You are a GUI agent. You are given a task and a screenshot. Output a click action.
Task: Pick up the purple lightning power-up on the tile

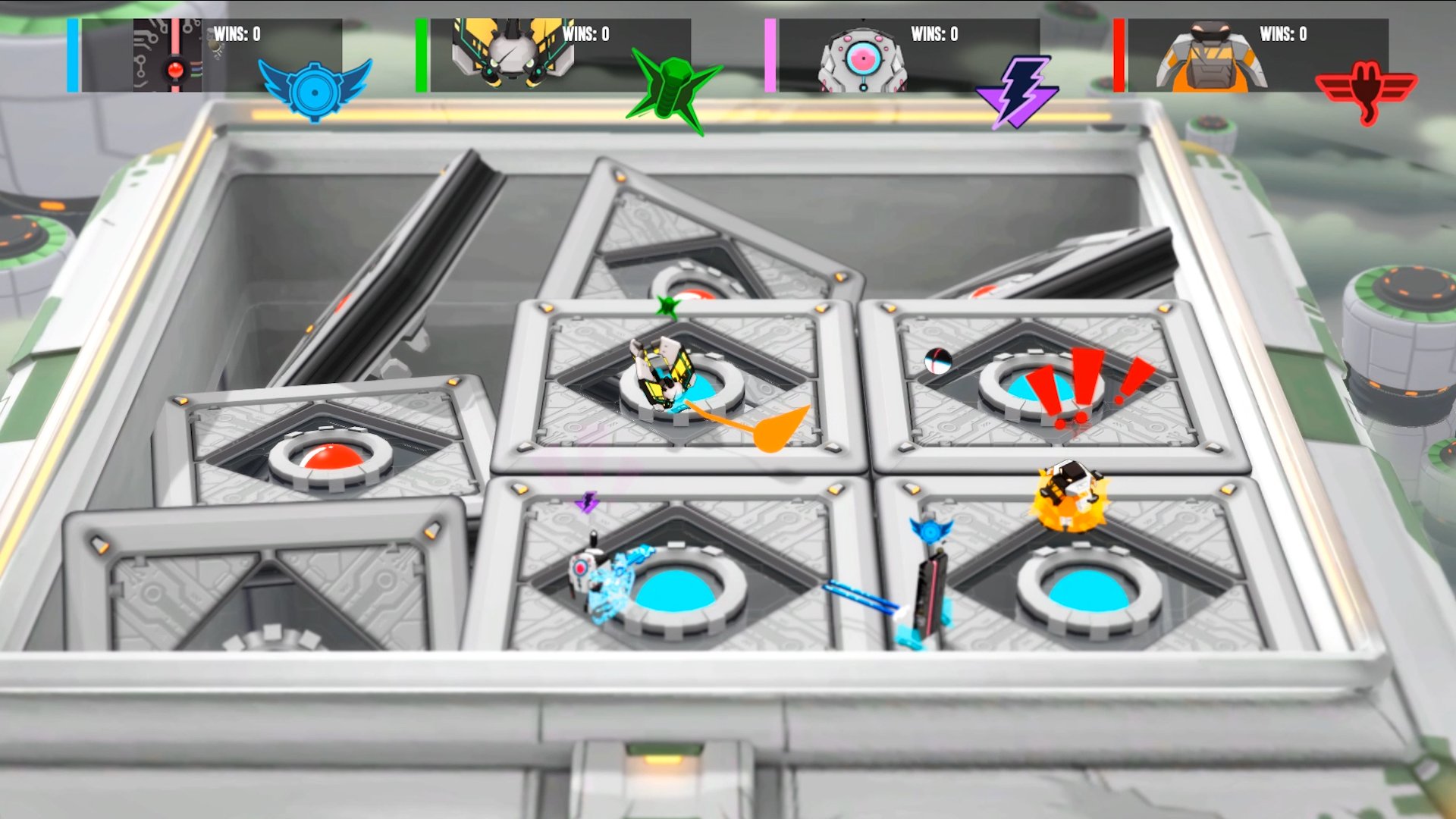pos(588,503)
